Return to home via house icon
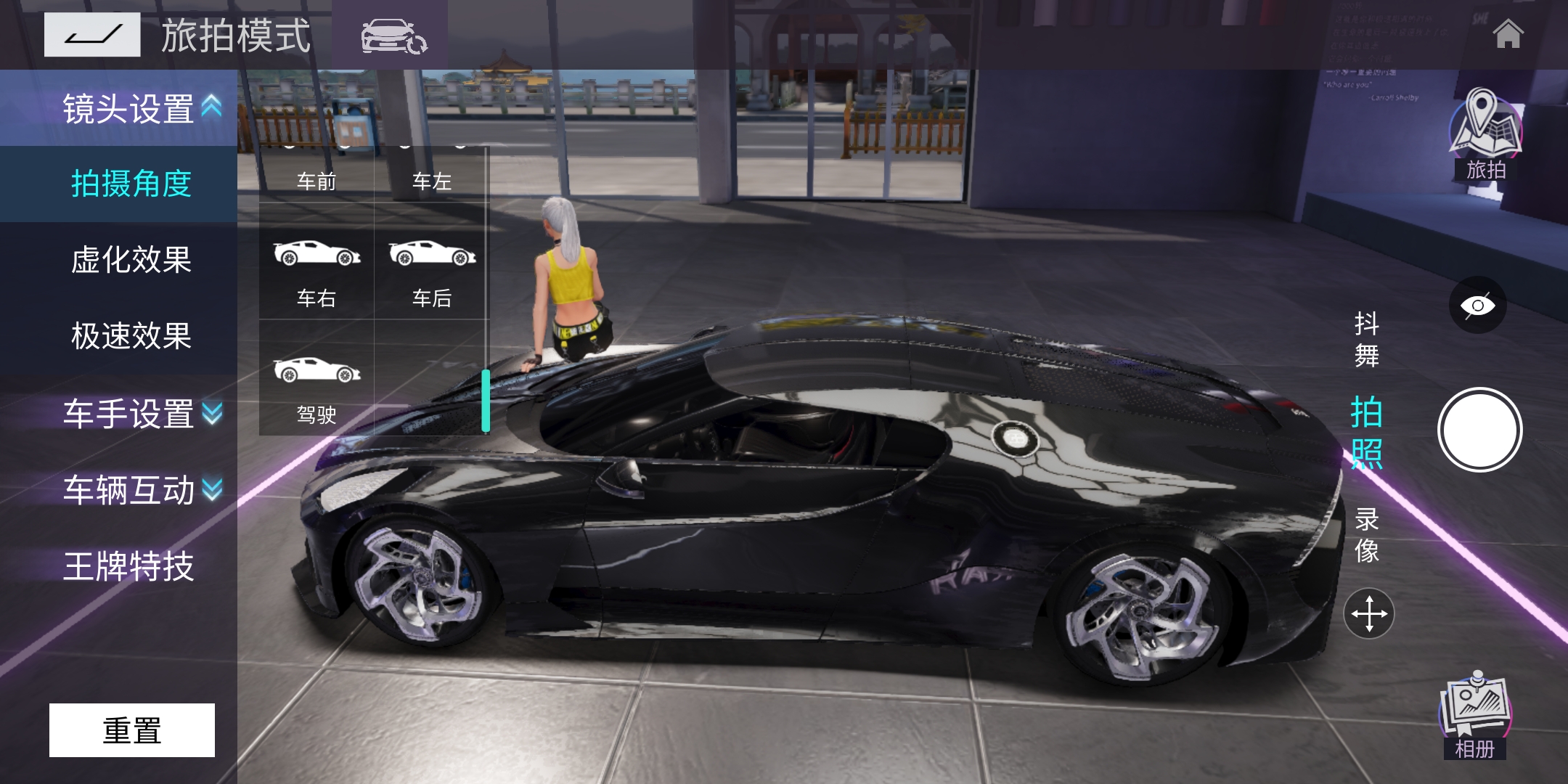The image size is (1568, 784). pos(1508,34)
